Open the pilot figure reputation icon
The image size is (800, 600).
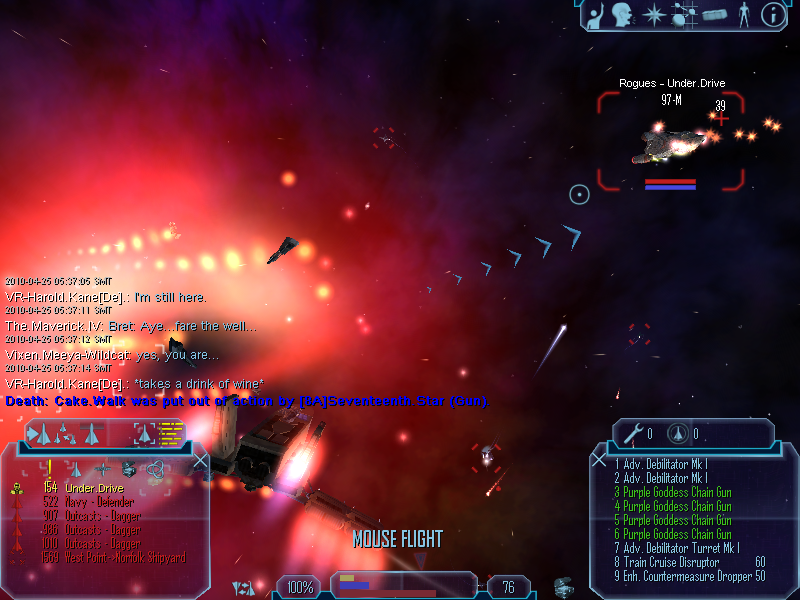tap(743, 14)
